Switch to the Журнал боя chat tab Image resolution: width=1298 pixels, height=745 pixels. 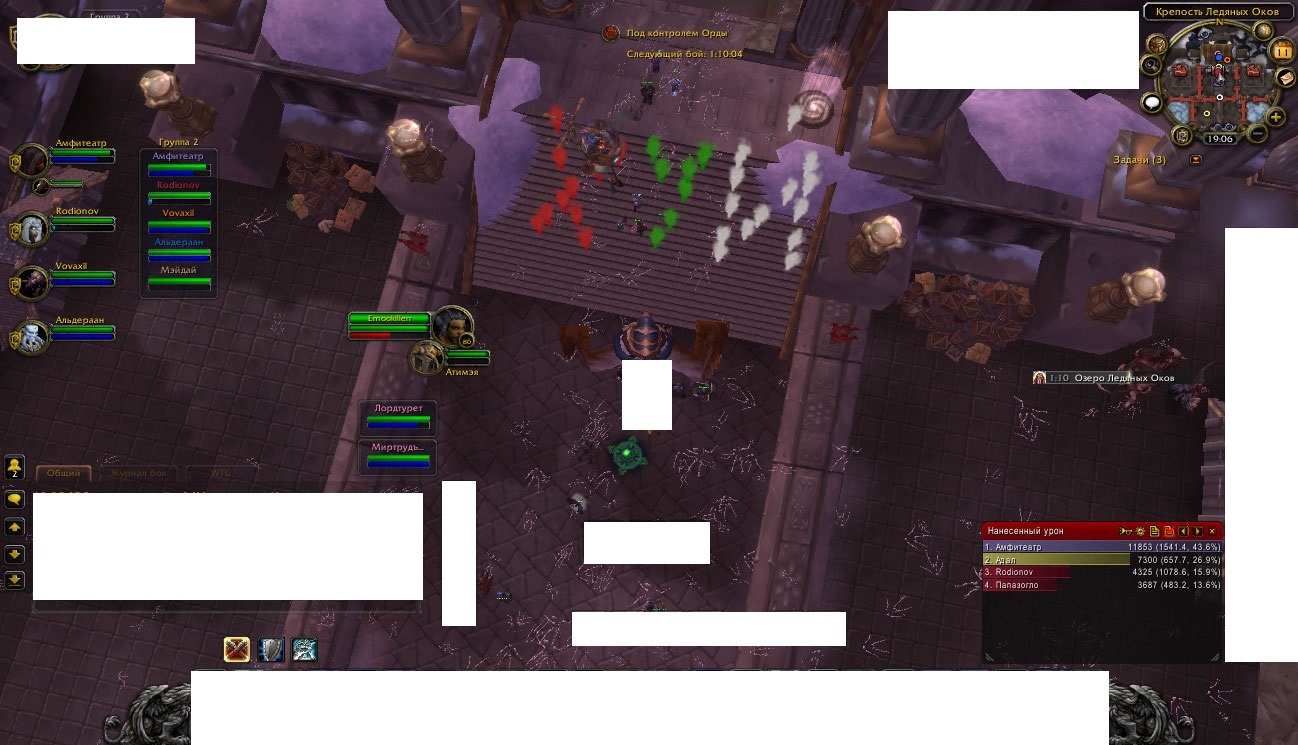point(139,472)
